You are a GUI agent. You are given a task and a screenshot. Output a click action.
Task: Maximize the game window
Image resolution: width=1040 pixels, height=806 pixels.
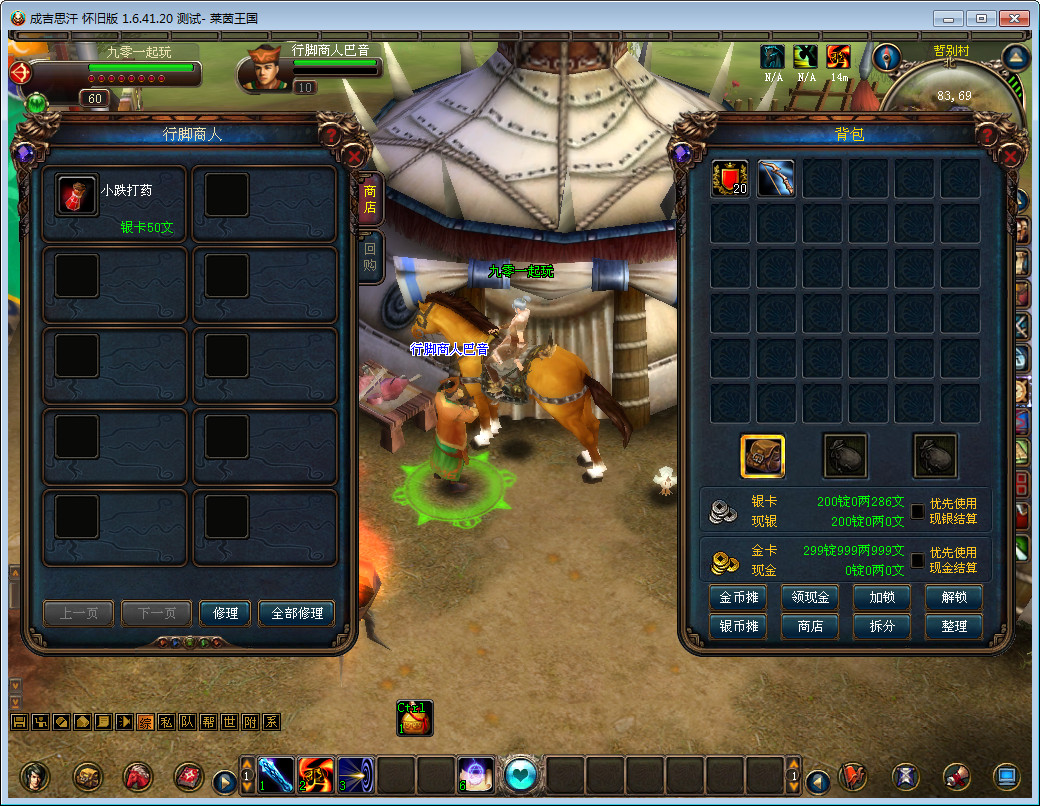point(982,18)
